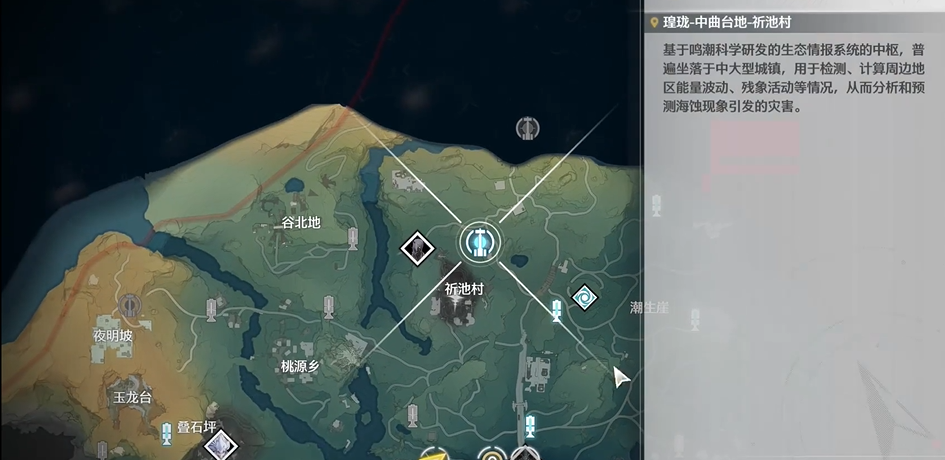Select the 夜明坡 location label
Screen dimensions: 945x460
pyautogui.click(x=113, y=335)
